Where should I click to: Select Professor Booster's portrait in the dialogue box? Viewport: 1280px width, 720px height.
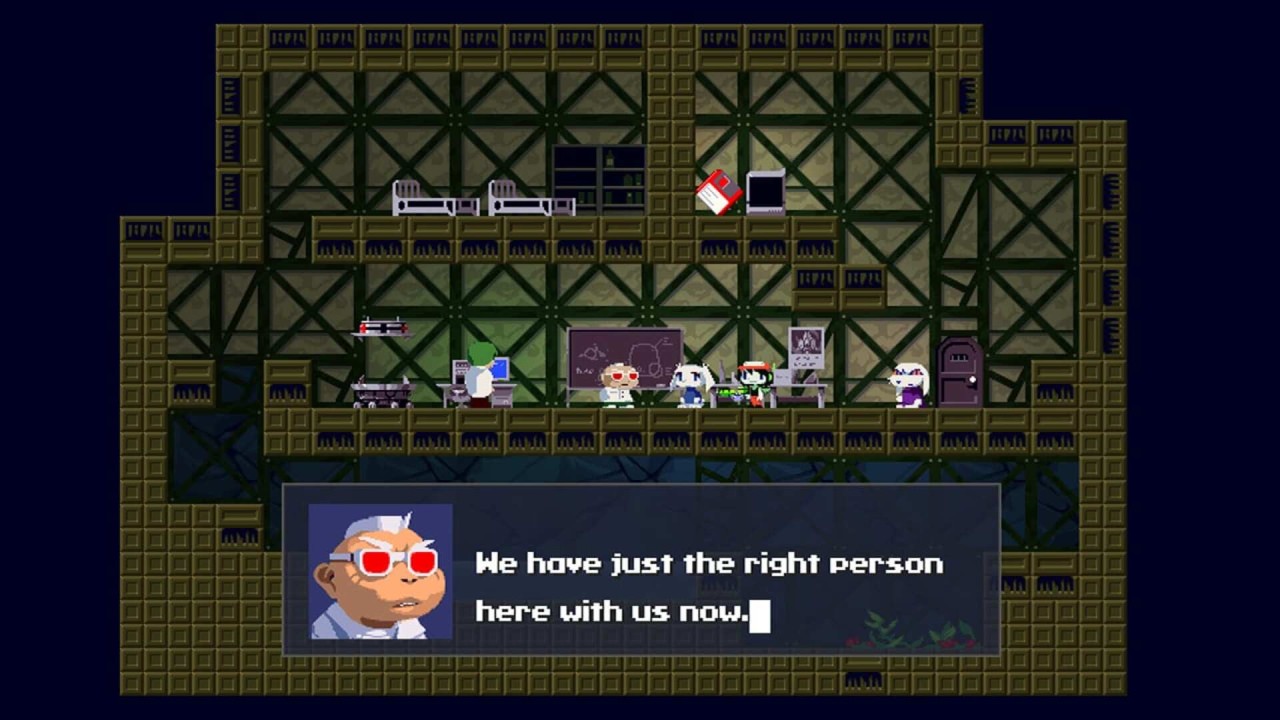tap(380, 570)
